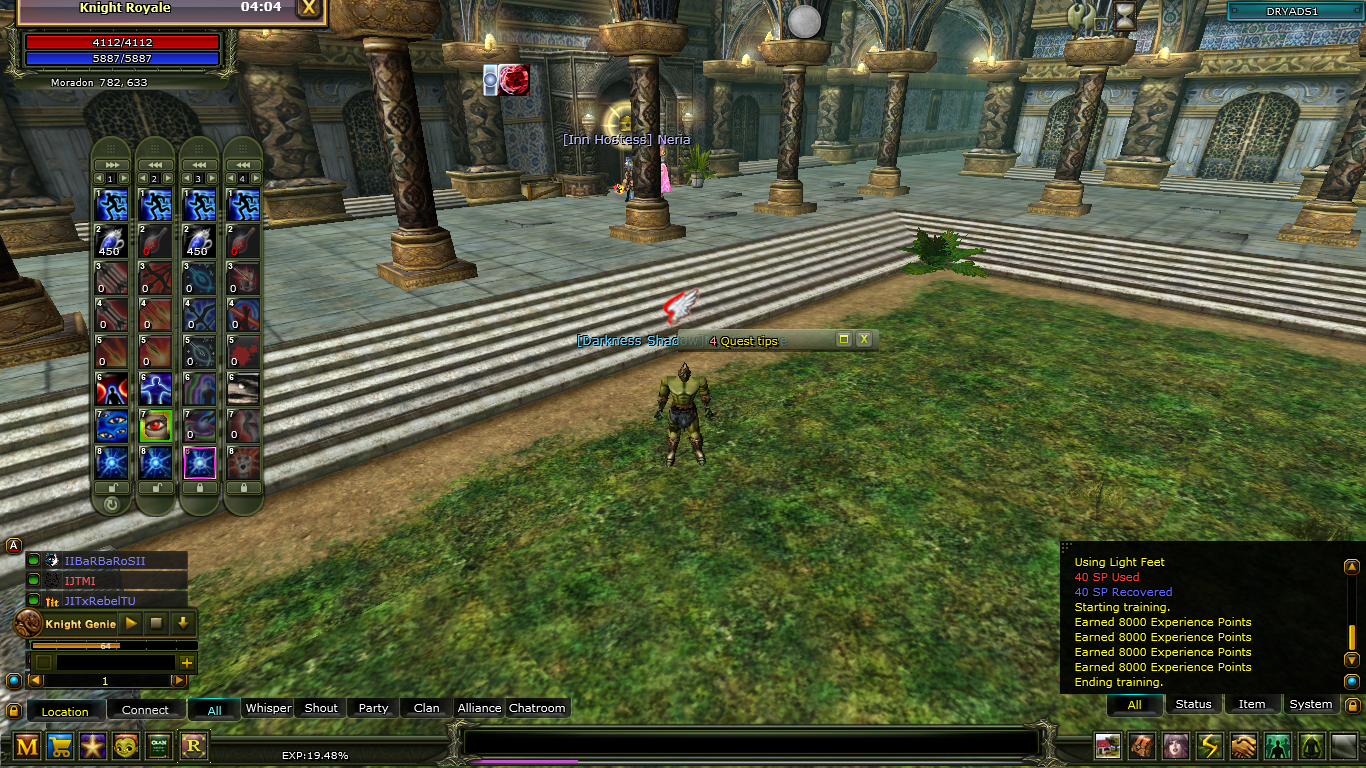Show the Clan chat tab
This screenshot has width=1366, height=768.
click(x=426, y=708)
